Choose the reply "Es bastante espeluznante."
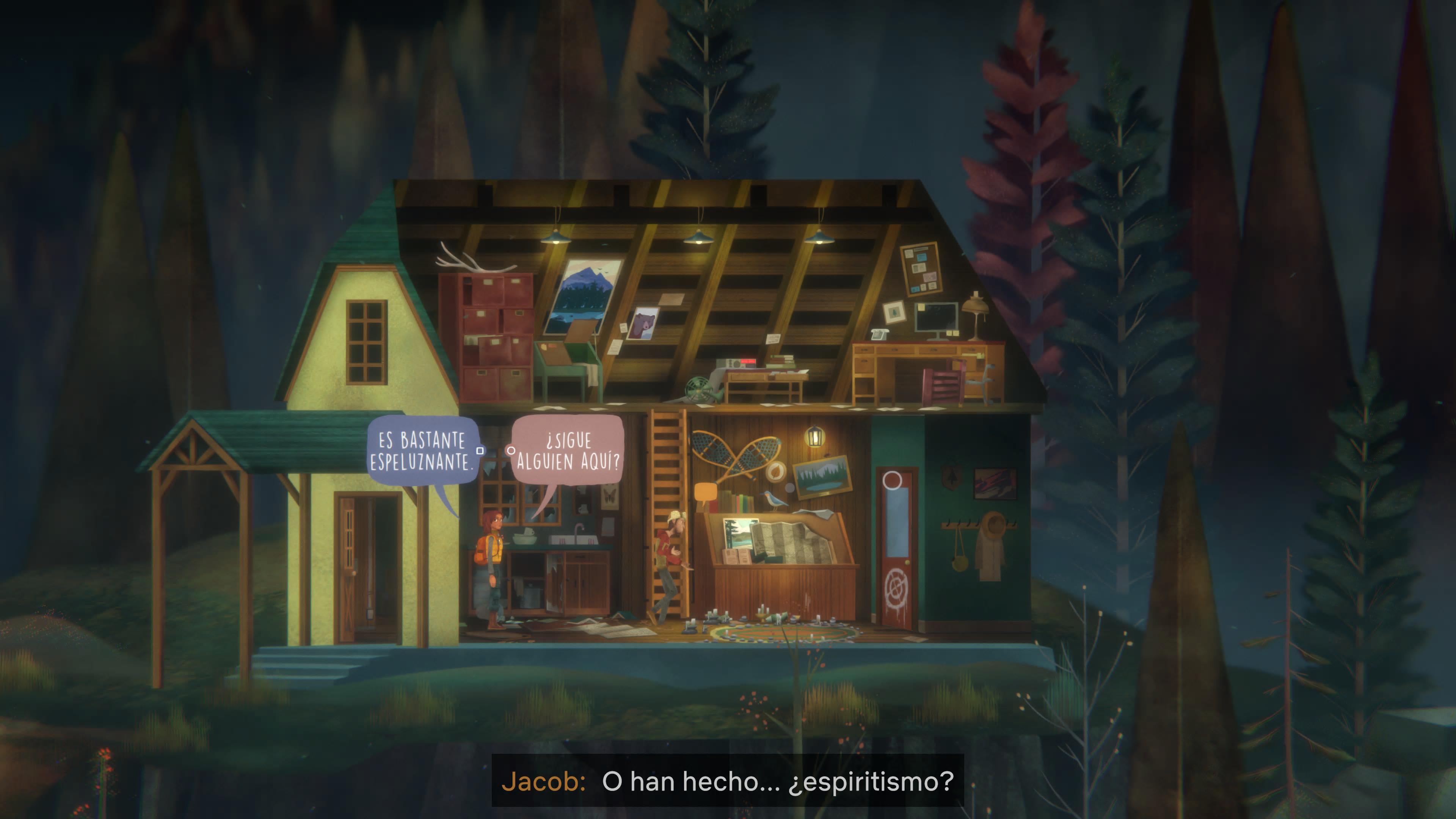The height and width of the screenshot is (819, 1456). click(x=422, y=450)
